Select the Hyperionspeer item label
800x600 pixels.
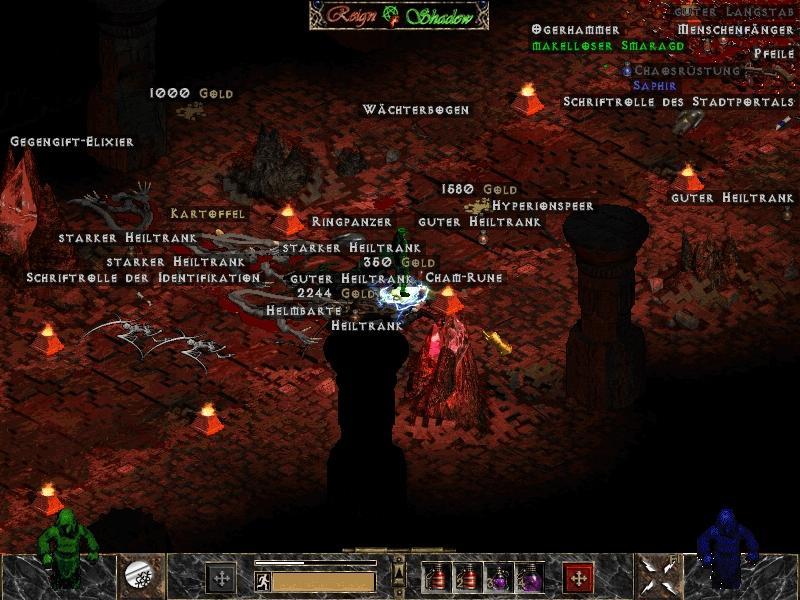point(543,205)
